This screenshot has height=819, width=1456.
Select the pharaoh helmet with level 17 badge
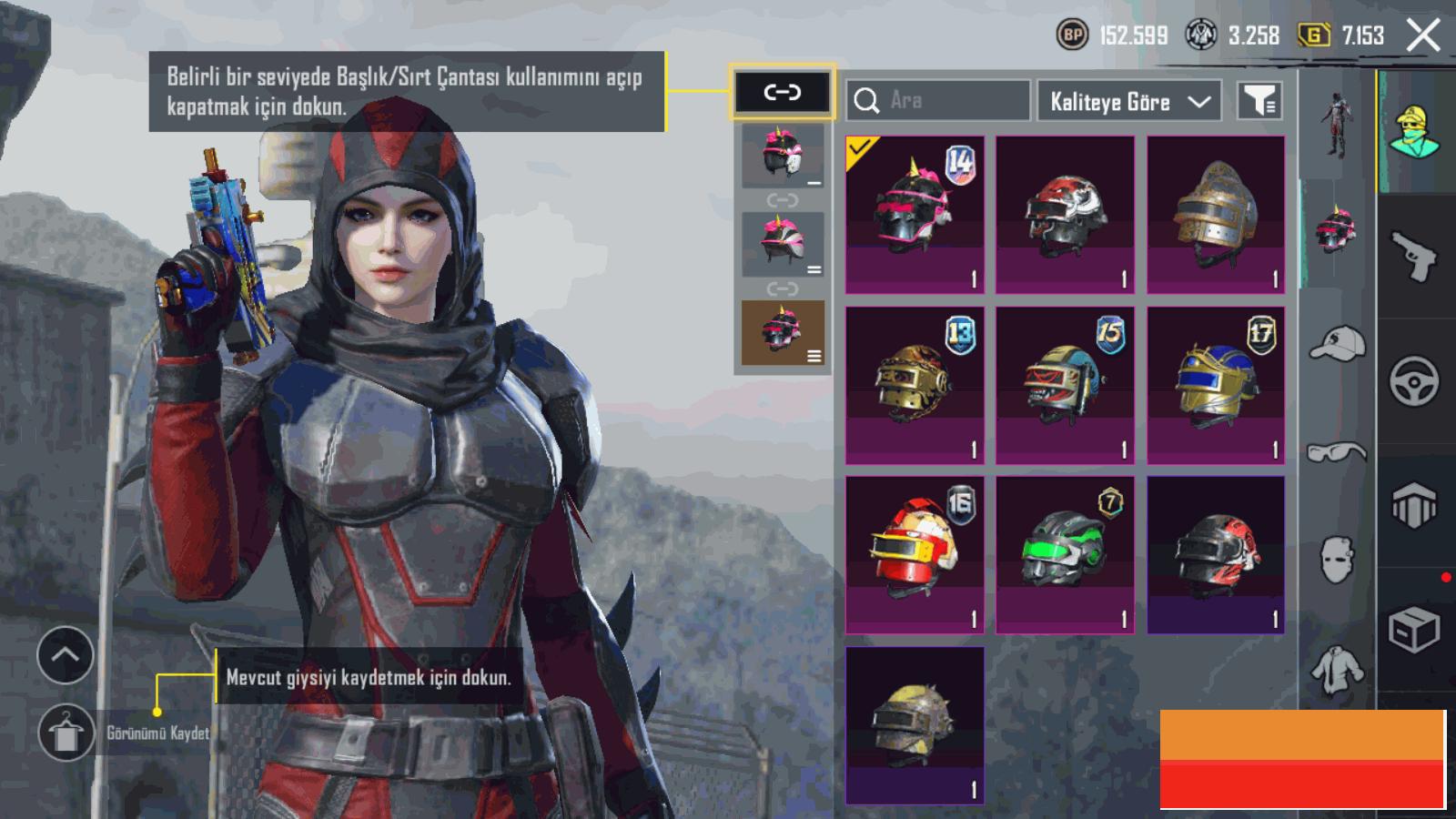coord(1216,385)
